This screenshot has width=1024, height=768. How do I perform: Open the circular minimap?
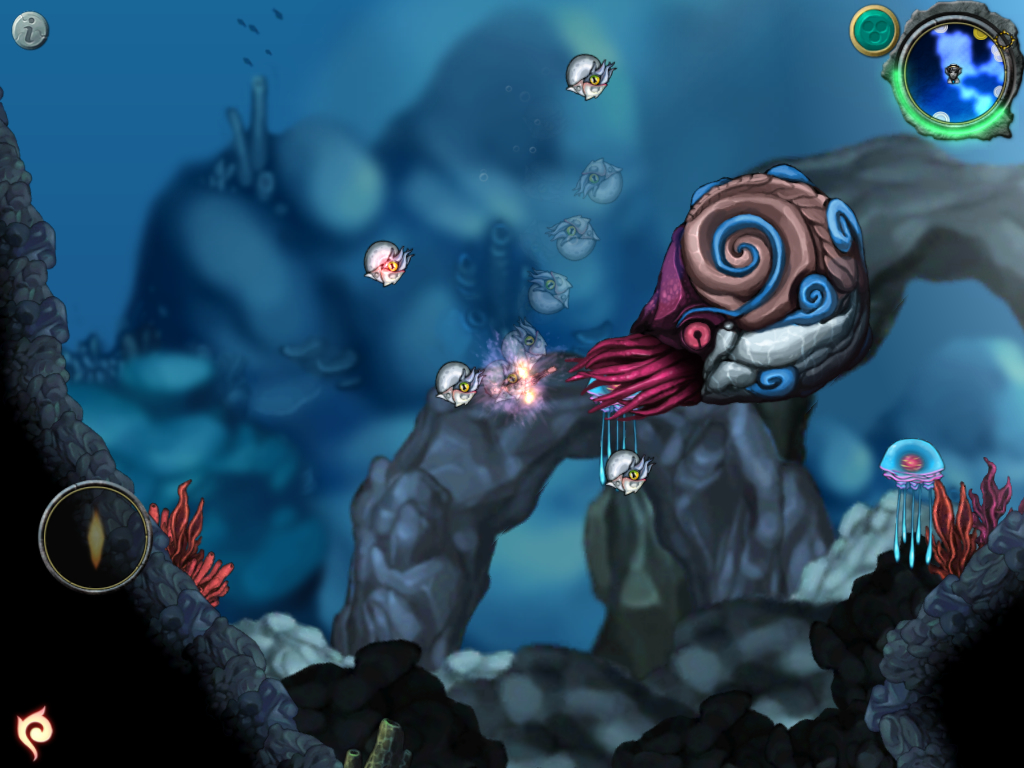tap(953, 73)
